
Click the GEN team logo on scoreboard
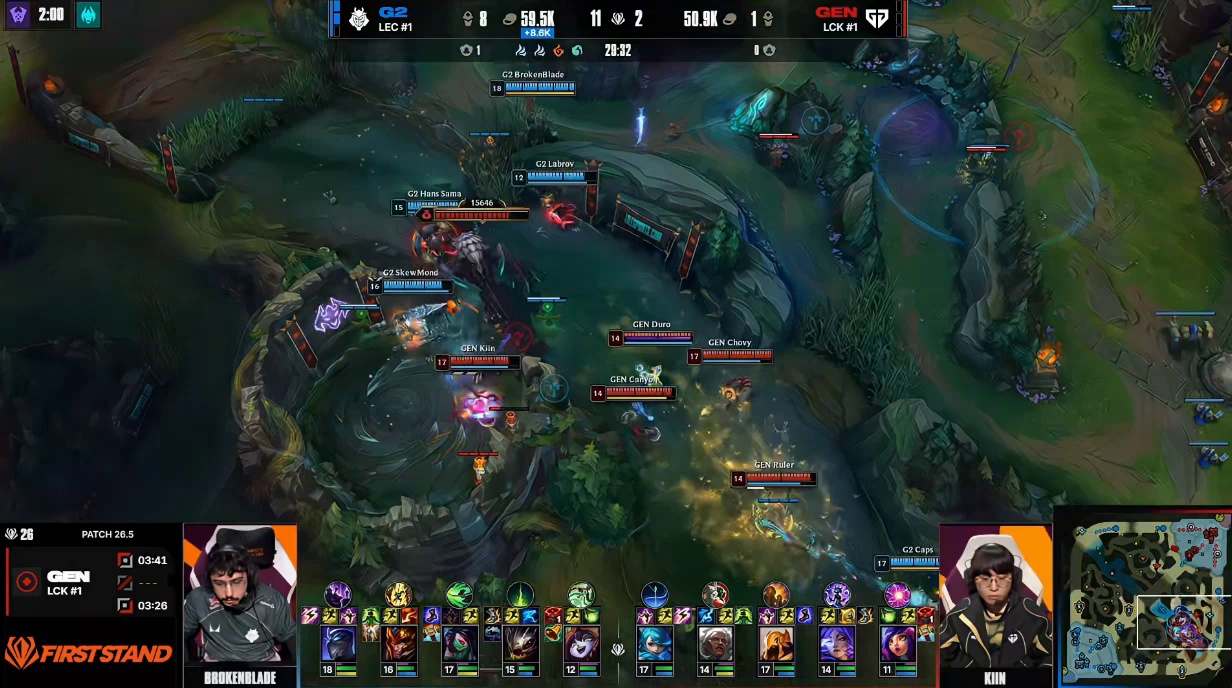point(877,18)
